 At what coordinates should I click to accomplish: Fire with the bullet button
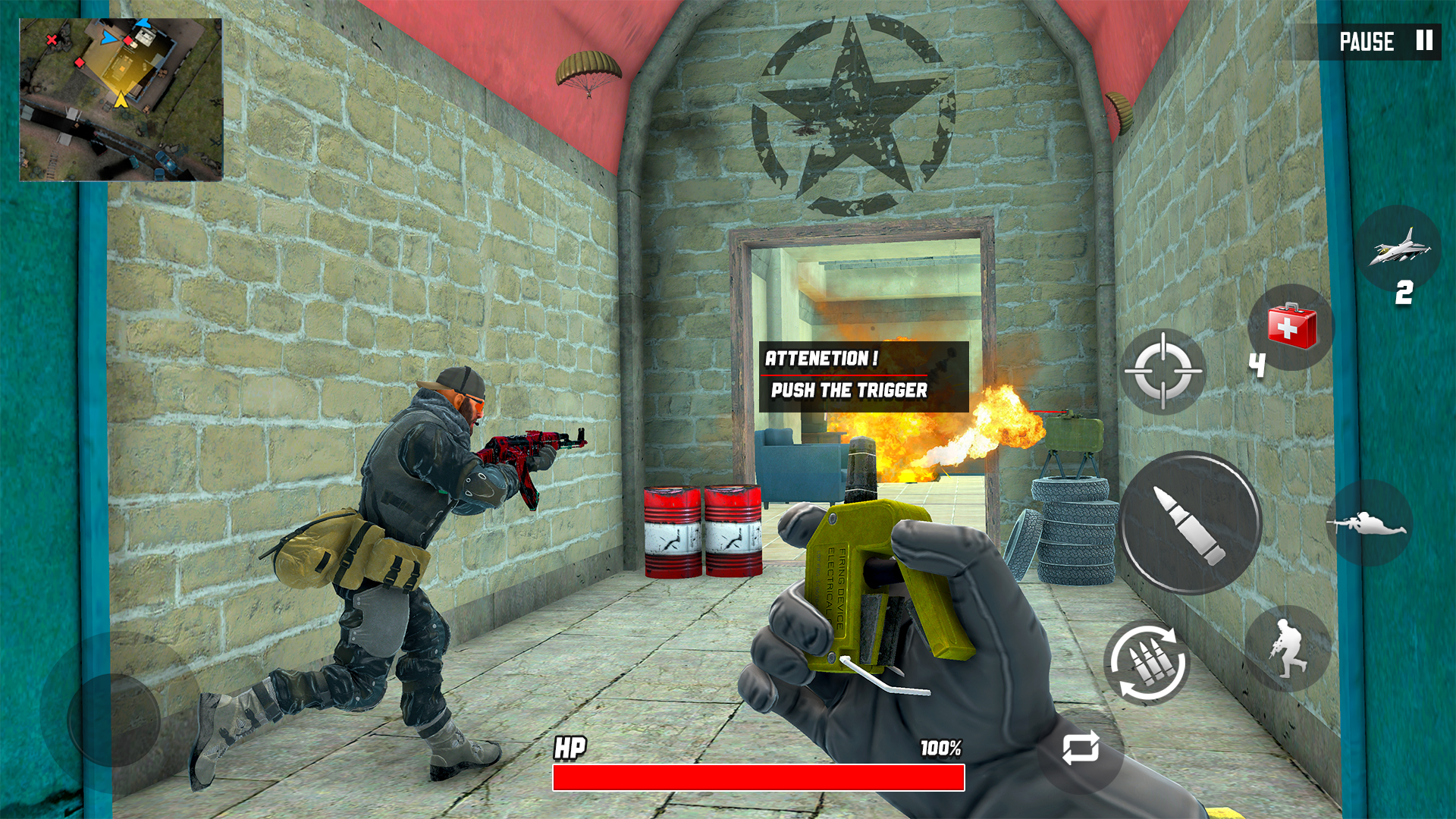(1189, 523)
